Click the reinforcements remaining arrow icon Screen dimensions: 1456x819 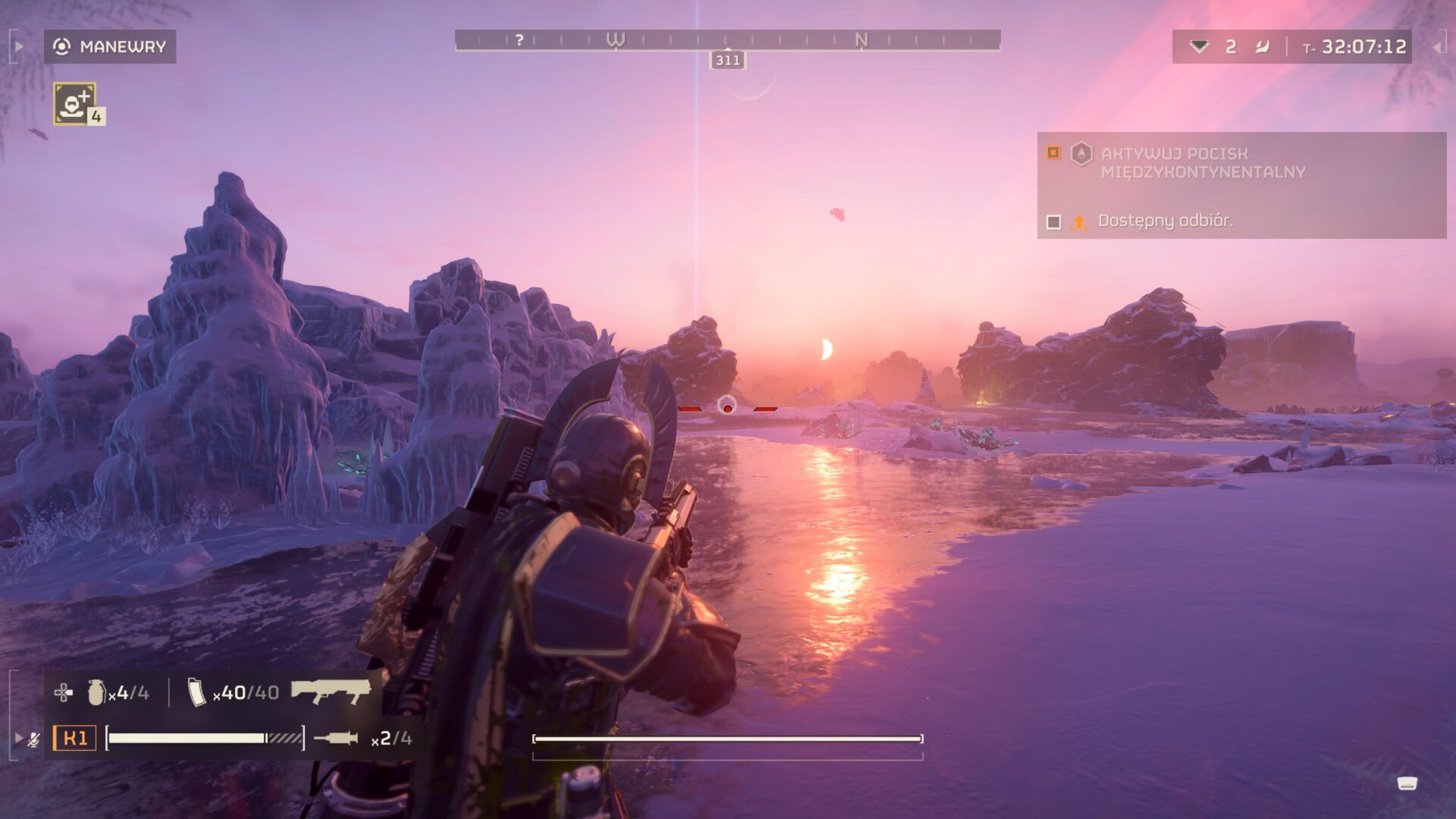1199,46
